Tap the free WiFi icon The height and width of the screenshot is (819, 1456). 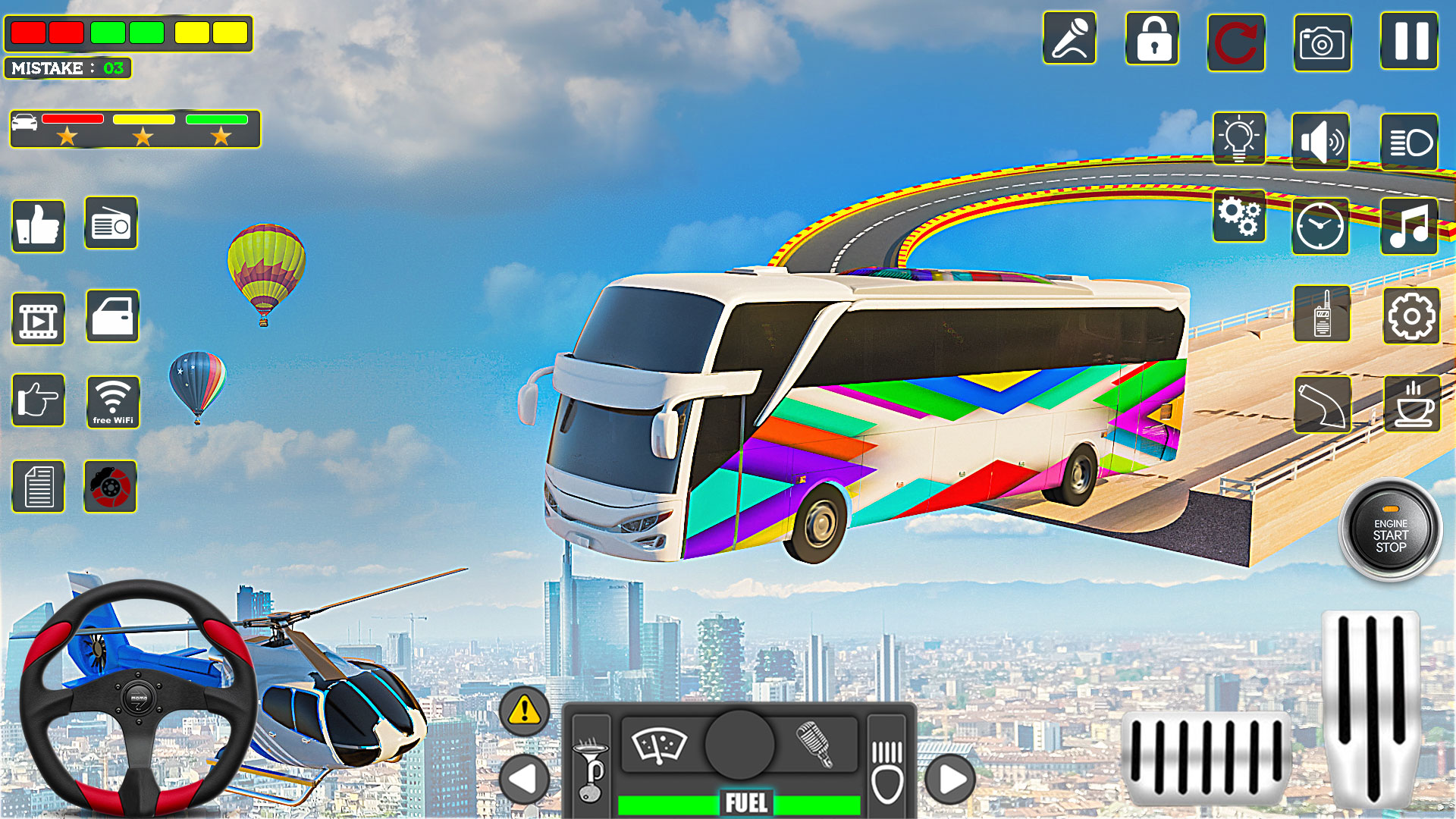point(111,402)
